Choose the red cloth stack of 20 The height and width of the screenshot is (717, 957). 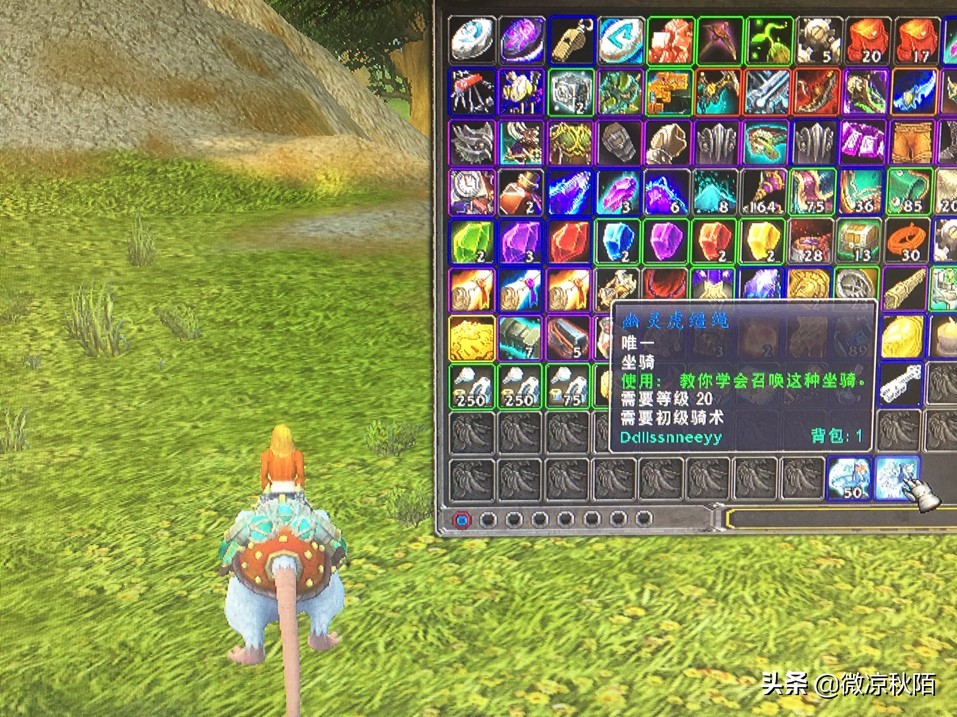(866, 40)
